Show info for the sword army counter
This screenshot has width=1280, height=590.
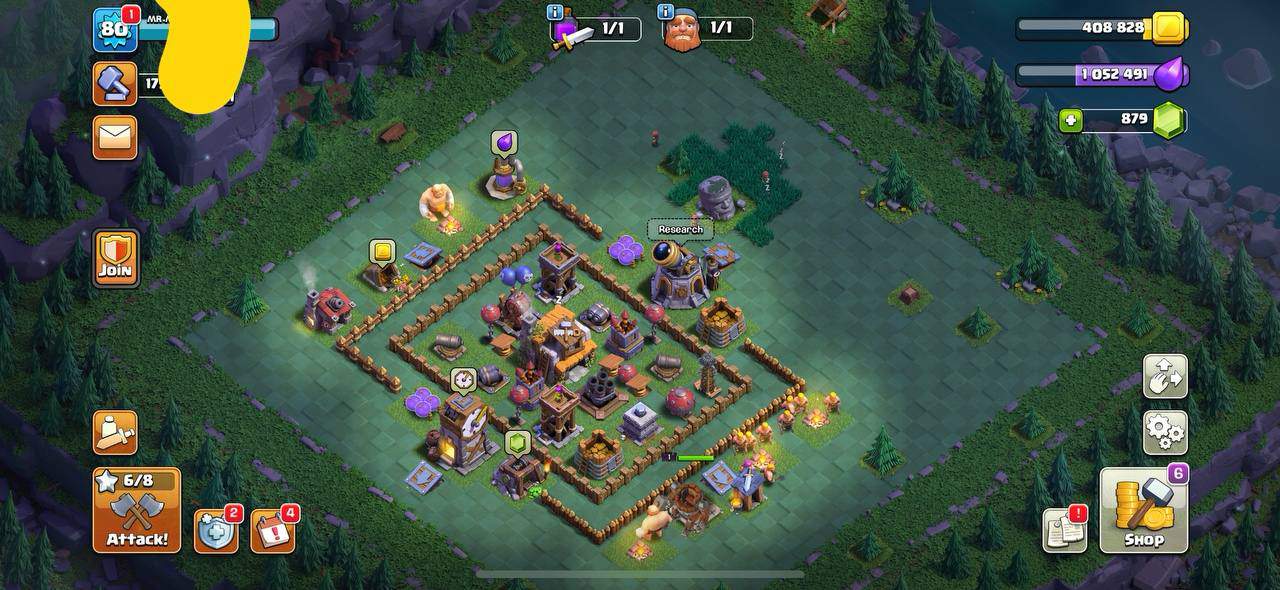coord(554,12)
